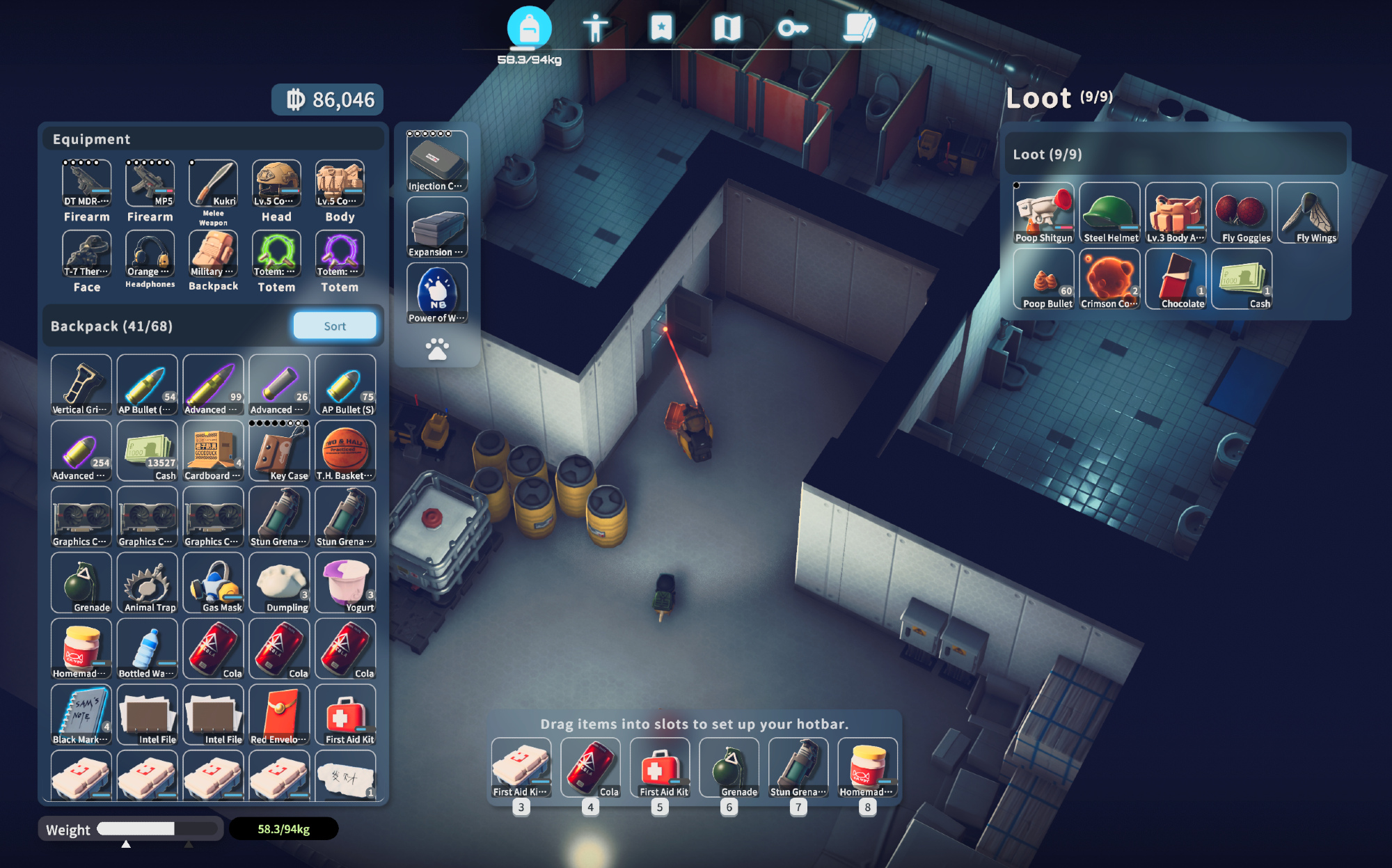This screenshot has height=868, width=1392.
Task: Grab the Chocolate from loot
Action: 1176,278
